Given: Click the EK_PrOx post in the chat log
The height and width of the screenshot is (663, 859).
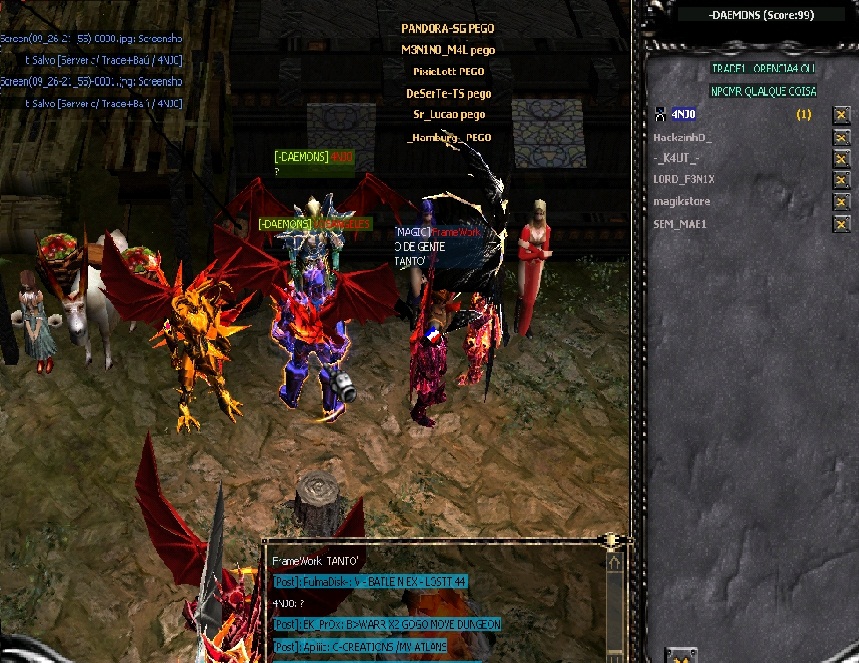Looking at the screenshot, I should pyautogui.click(x=385, y=624).
